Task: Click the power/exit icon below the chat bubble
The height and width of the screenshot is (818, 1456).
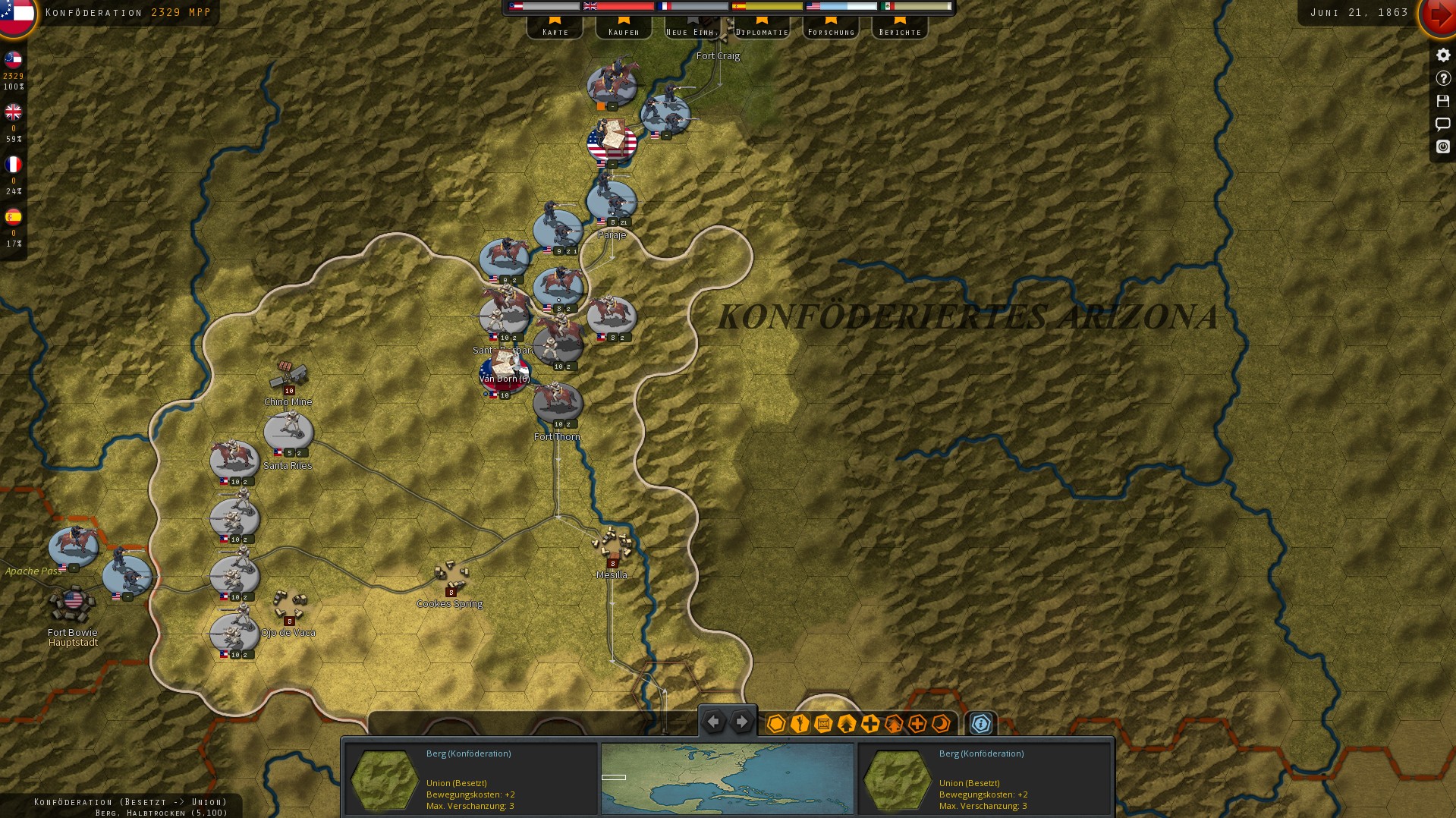Action: point(1443,147)
